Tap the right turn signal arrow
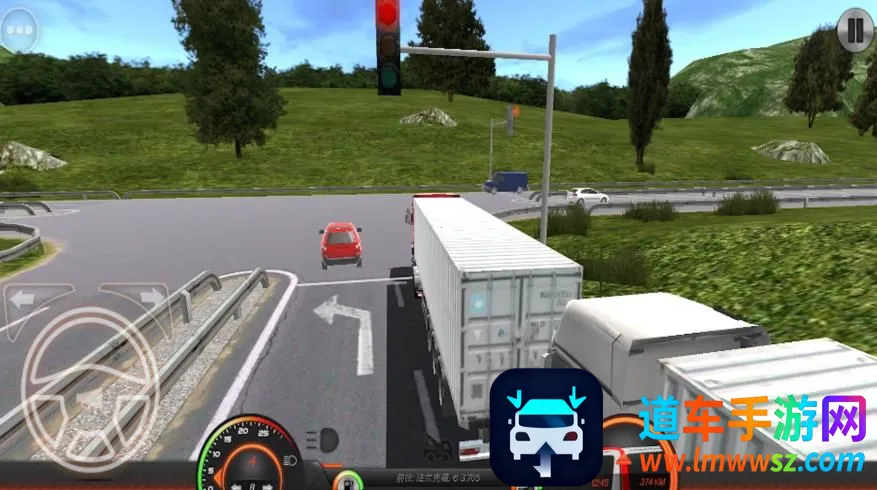This screenshot has width=877, height=490. tap(150, 297)
